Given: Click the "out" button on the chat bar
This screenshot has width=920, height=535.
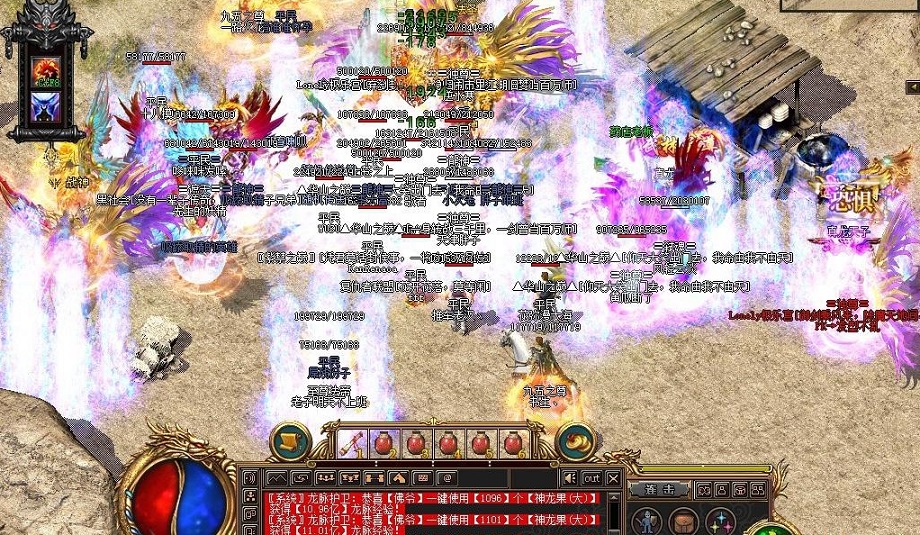Looking at the screenshot, I should click(x=592, y=478).
